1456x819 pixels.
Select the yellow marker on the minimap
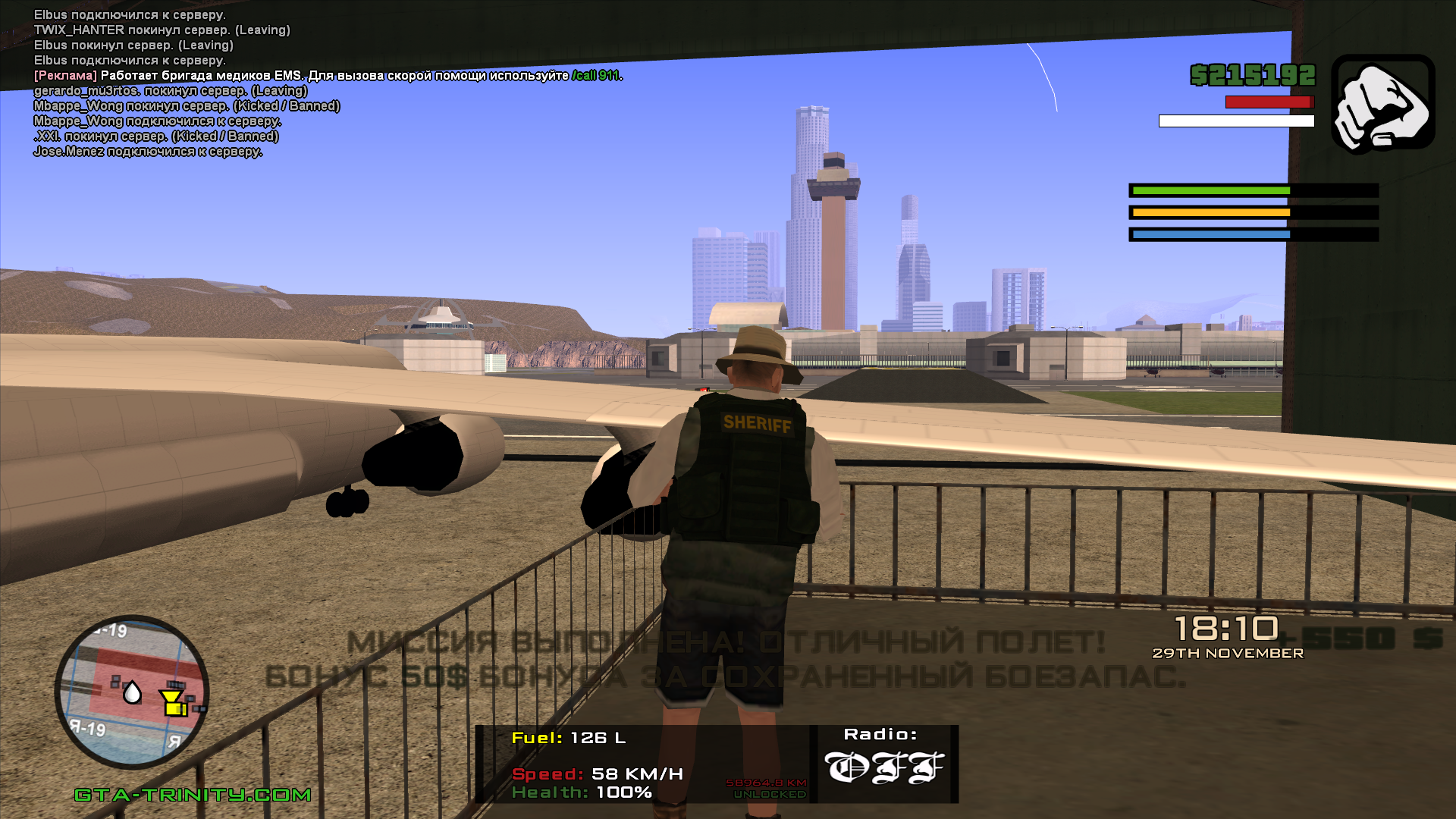[x=174, y=703]
